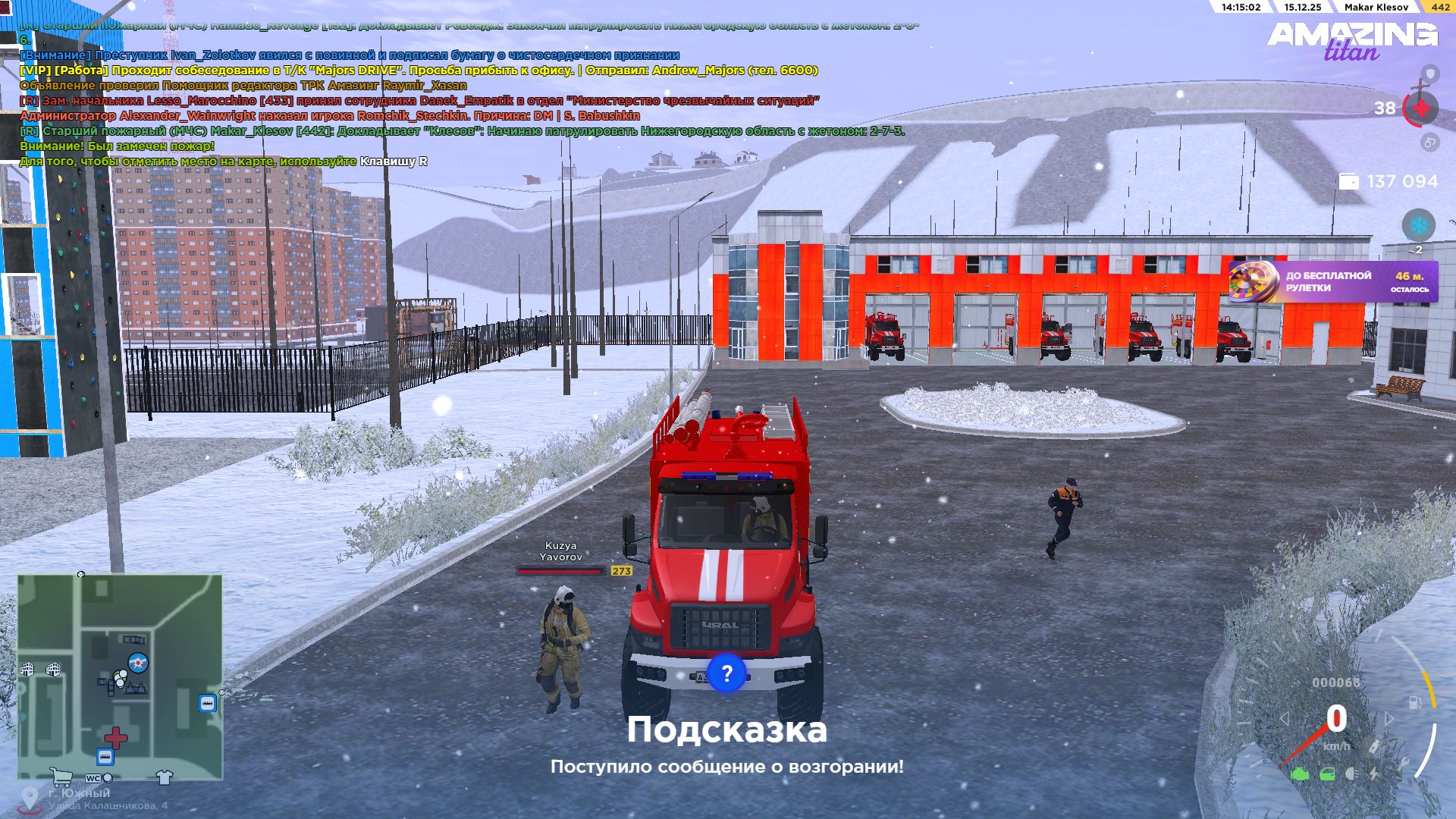1456x819 pixels.
Task: Click the fuel pump icon near the fuel gauge
Action: point(1415,701)
